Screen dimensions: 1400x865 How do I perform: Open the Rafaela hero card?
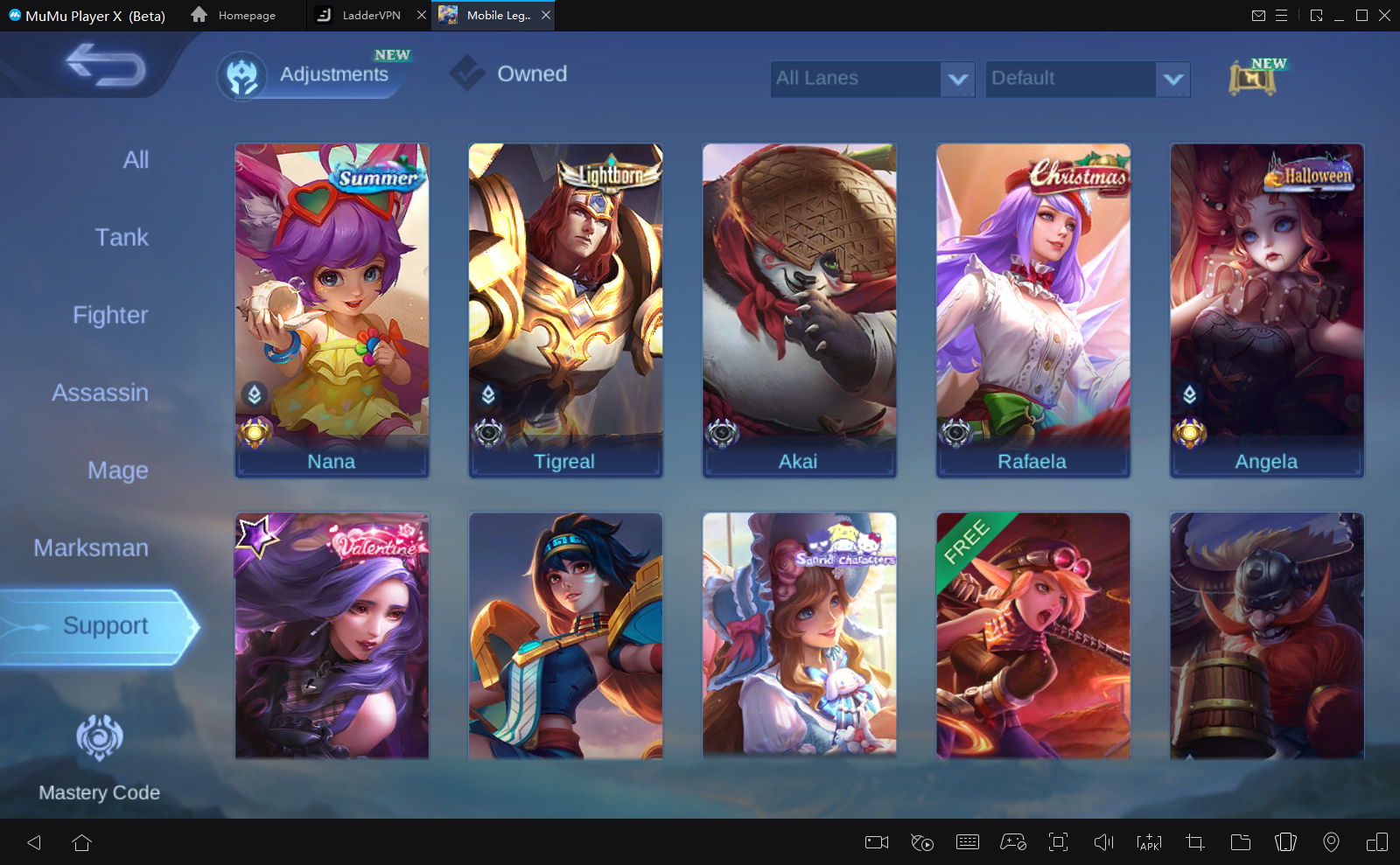pyautogui.click(x=1032, y=310)
